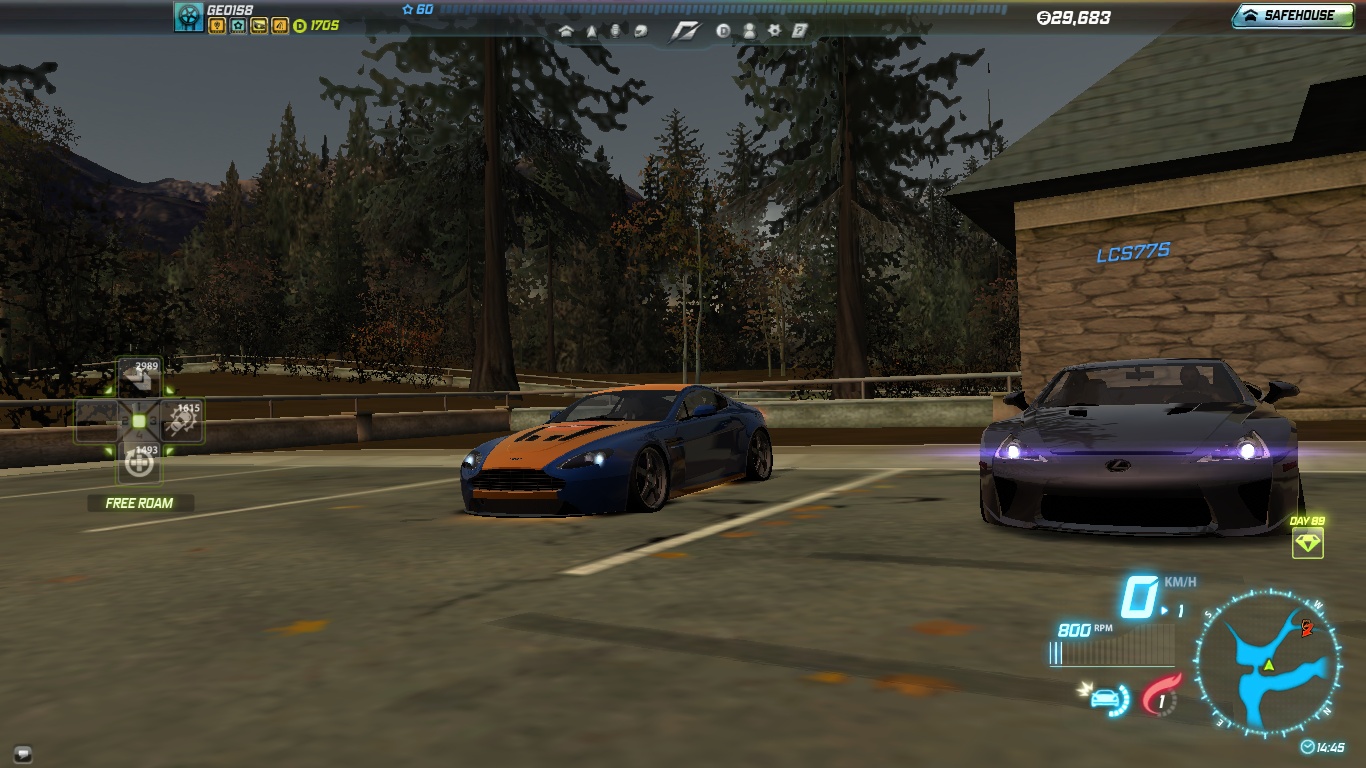The width and height of the screenshot is (1366, 768).
Task: Open the Safehouse home icon in navigation bar
Action: click(566, 31)
